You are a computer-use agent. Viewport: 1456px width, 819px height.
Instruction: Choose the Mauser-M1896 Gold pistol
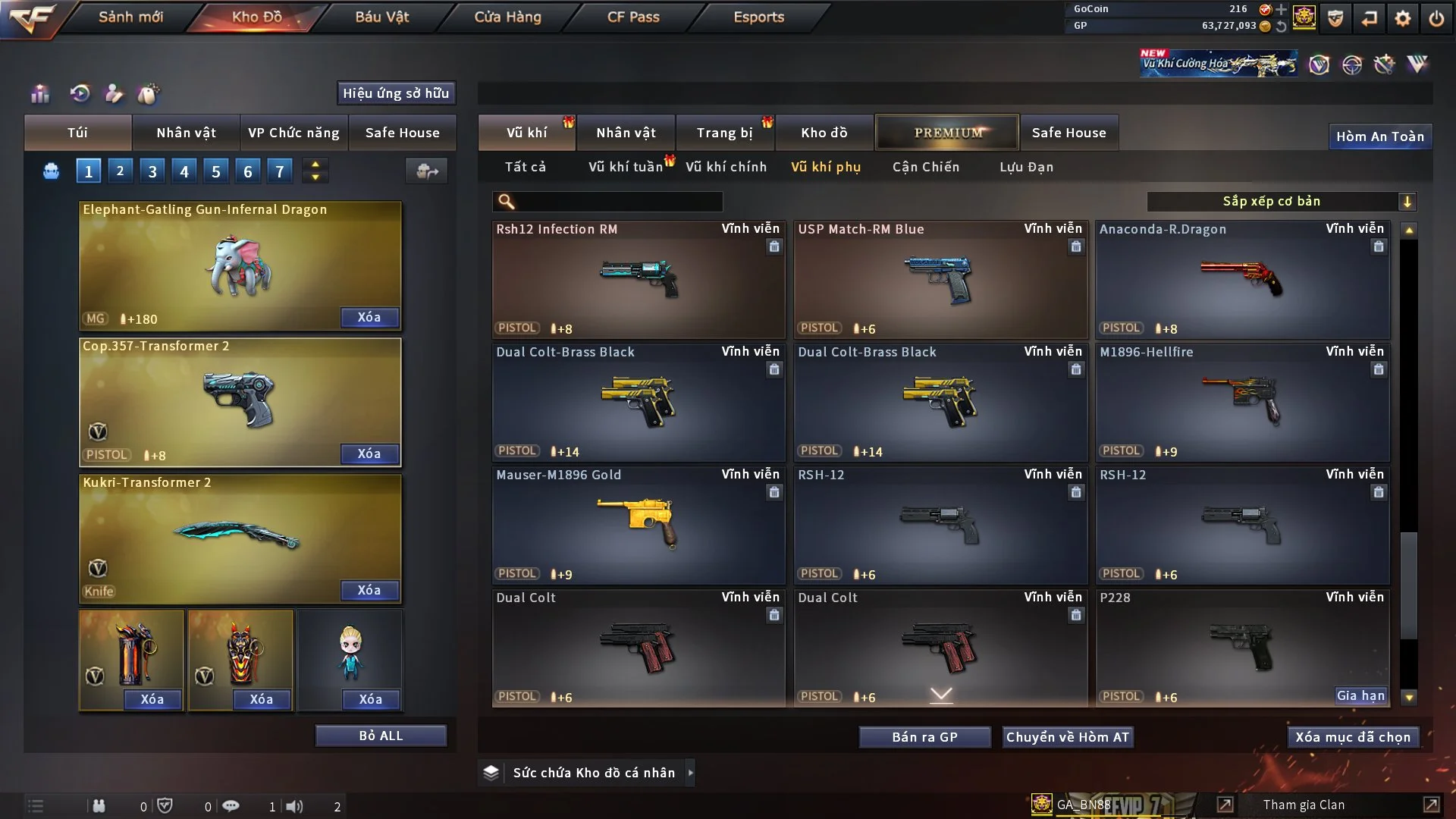(638, 525)
